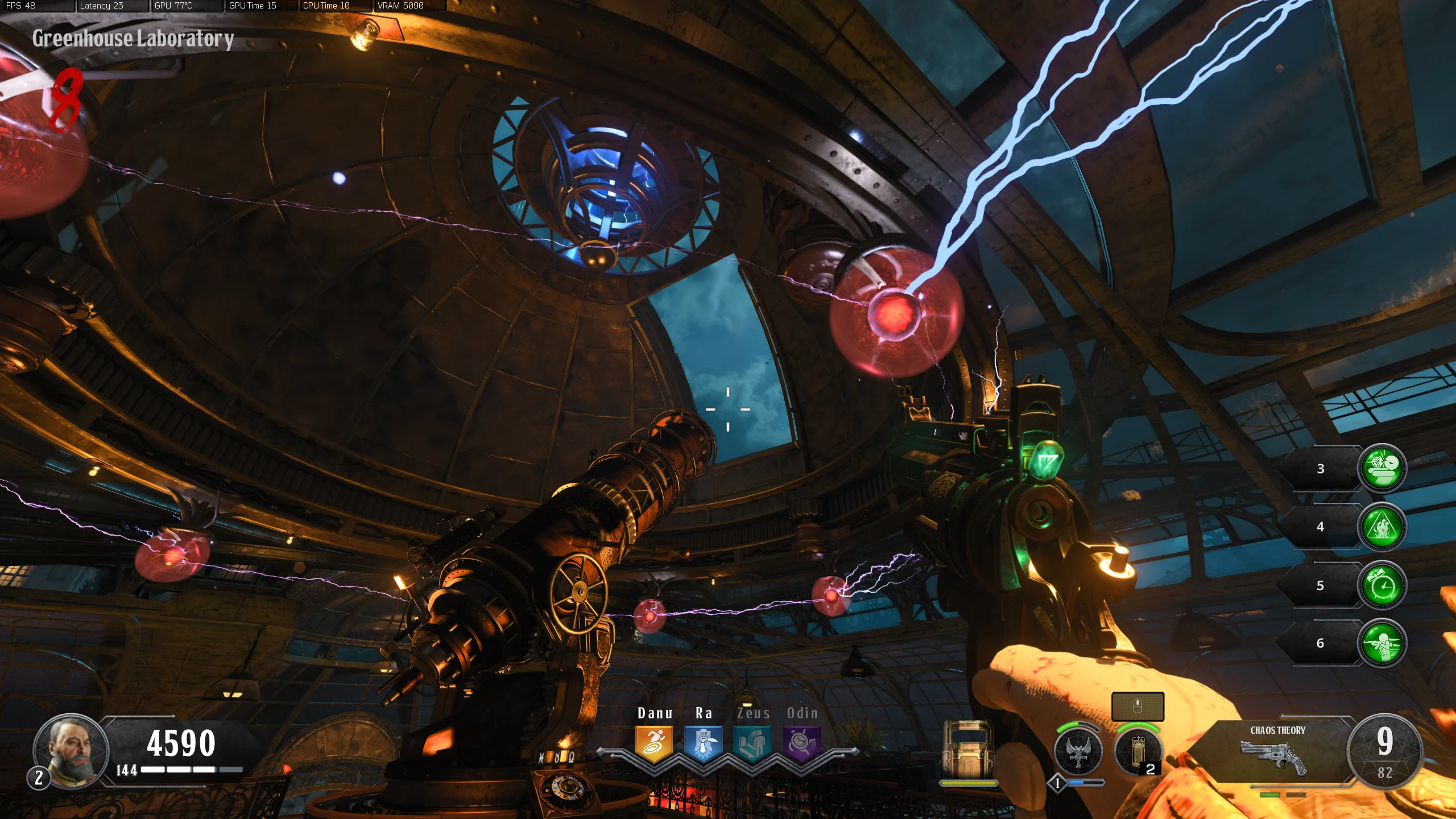Activate the alarm clock elixir
The image size is (1456, 819).
[x=1382, y=585]
